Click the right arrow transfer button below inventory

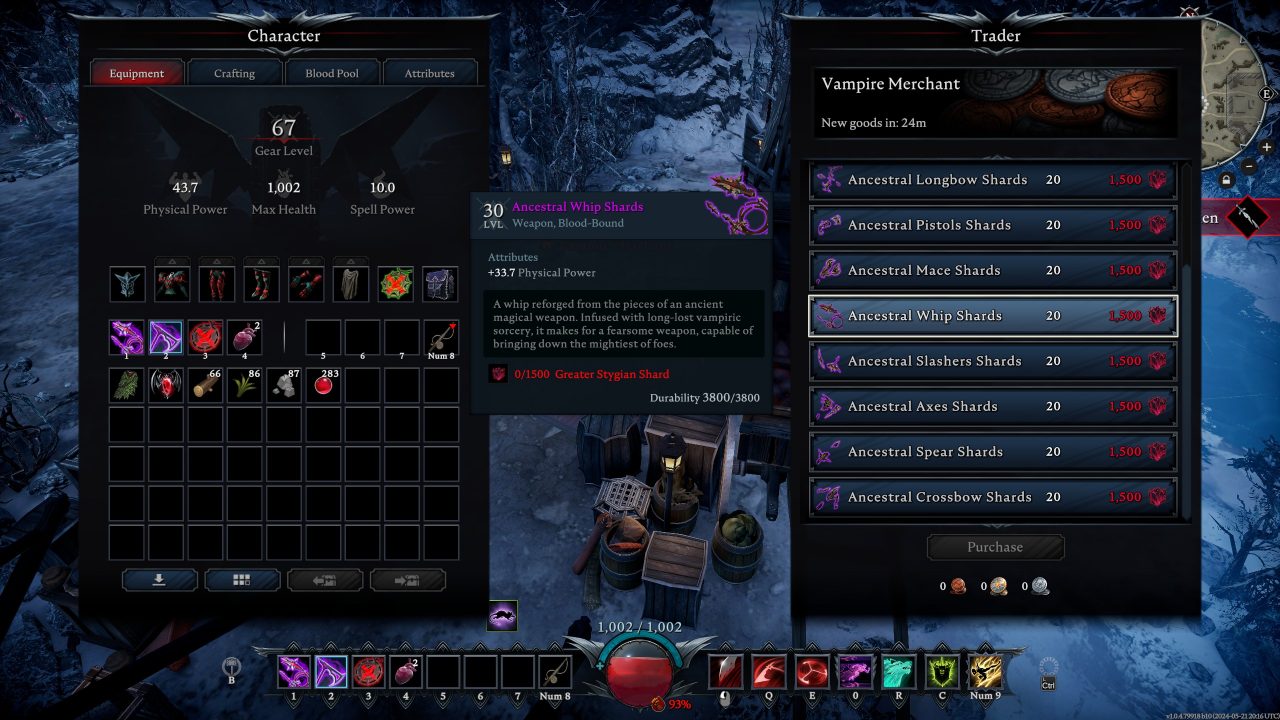(408, 580)
